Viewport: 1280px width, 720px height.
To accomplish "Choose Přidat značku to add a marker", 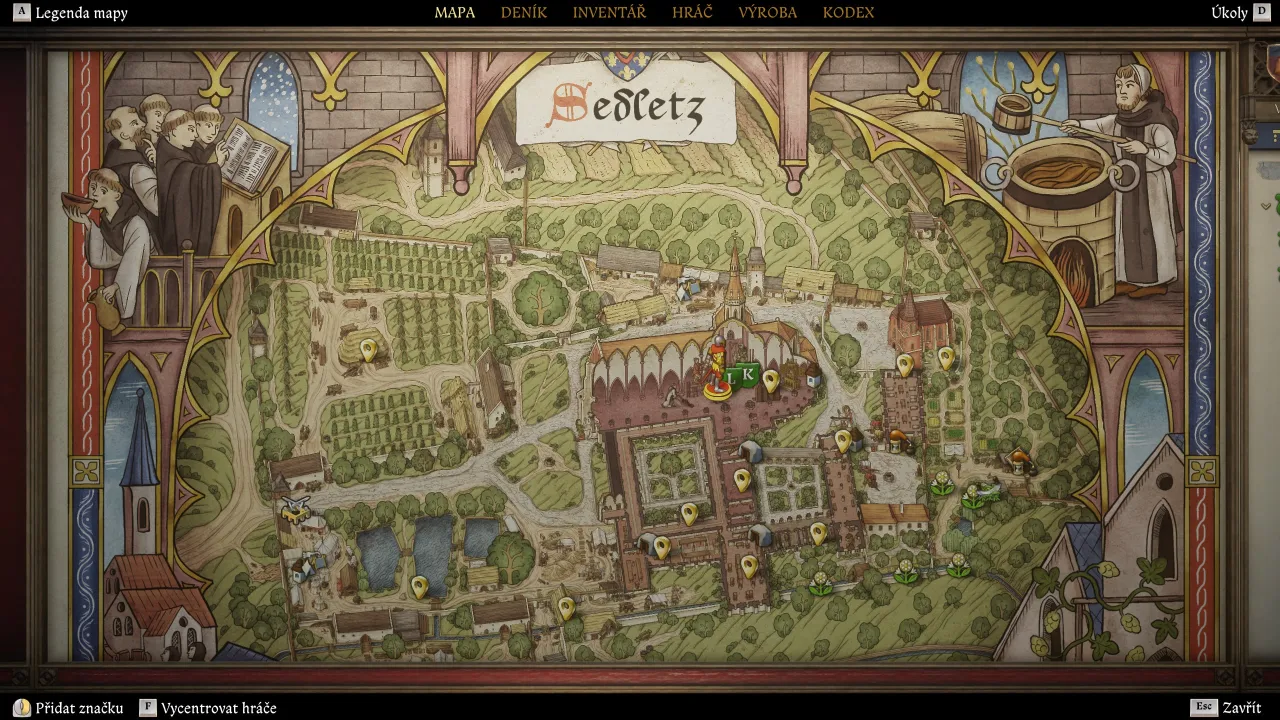I will point(79,708).
